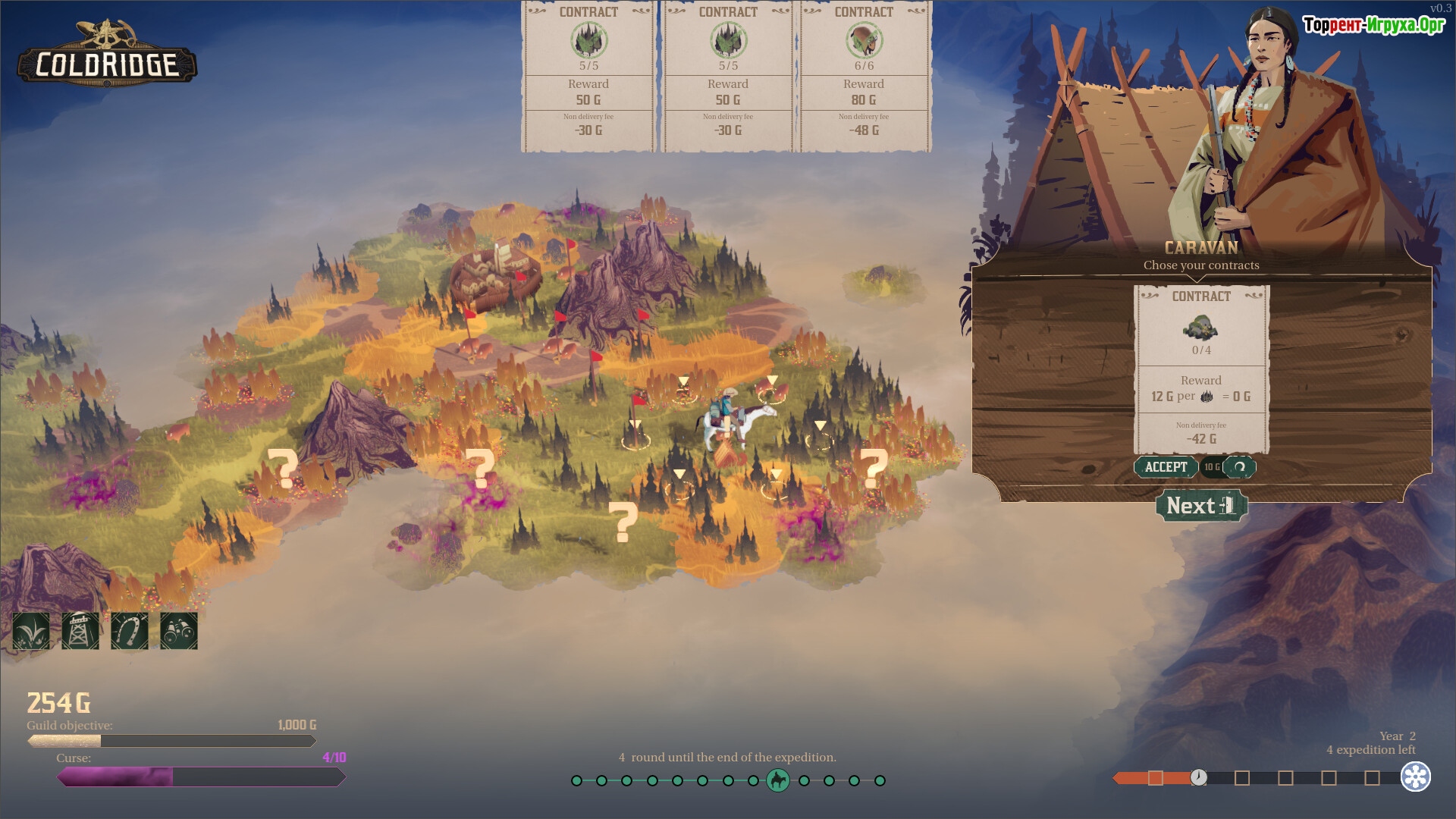This screenshot has width=1456, height=819.
Task: Click the snowflake winter icon on year timeline
Action: [1415, 777]
